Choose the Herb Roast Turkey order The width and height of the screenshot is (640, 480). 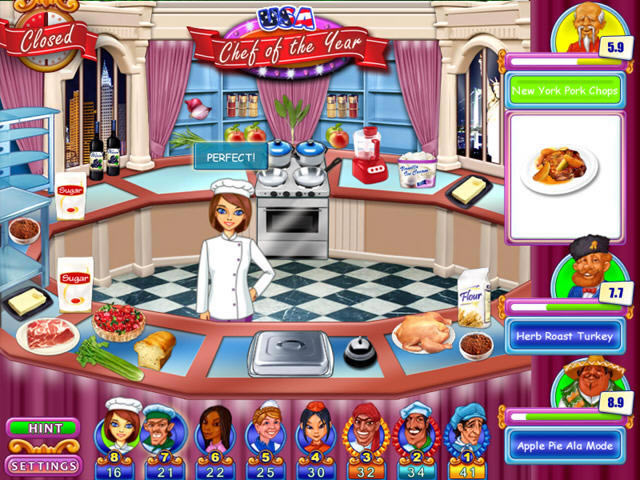coord(564,336)
